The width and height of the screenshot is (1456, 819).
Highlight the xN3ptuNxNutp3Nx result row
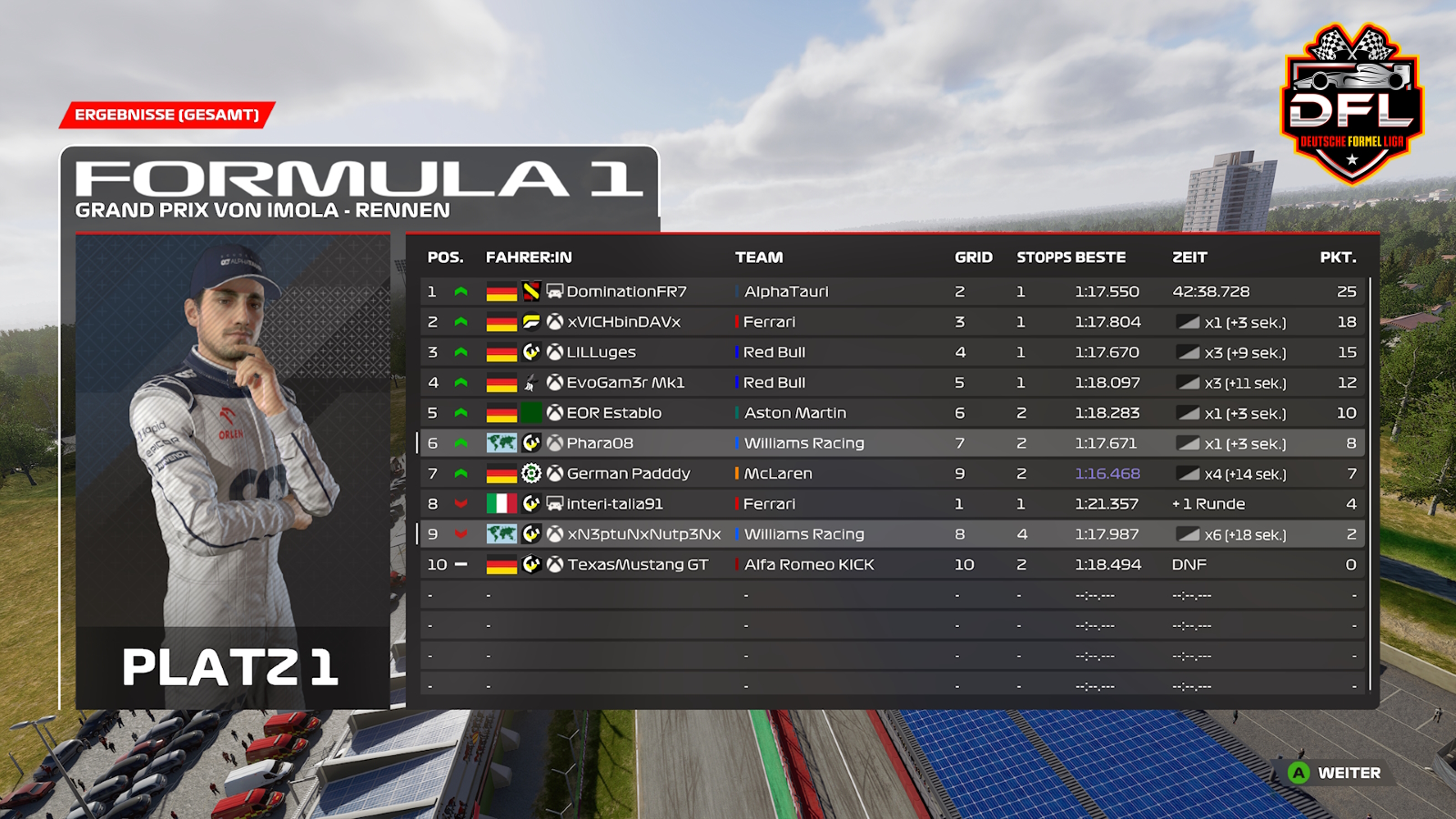click(643, 534)
